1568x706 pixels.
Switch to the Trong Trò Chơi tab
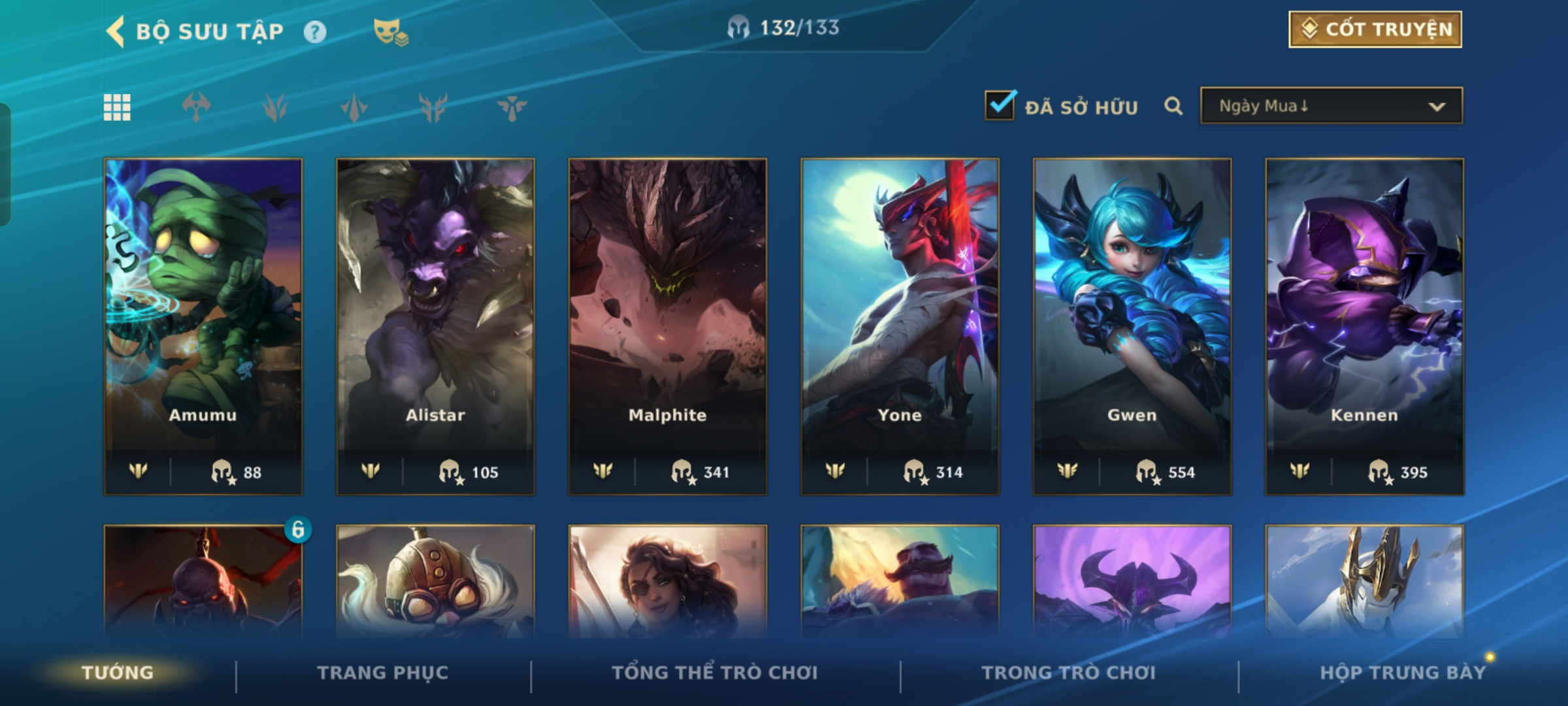[1069, 673]
